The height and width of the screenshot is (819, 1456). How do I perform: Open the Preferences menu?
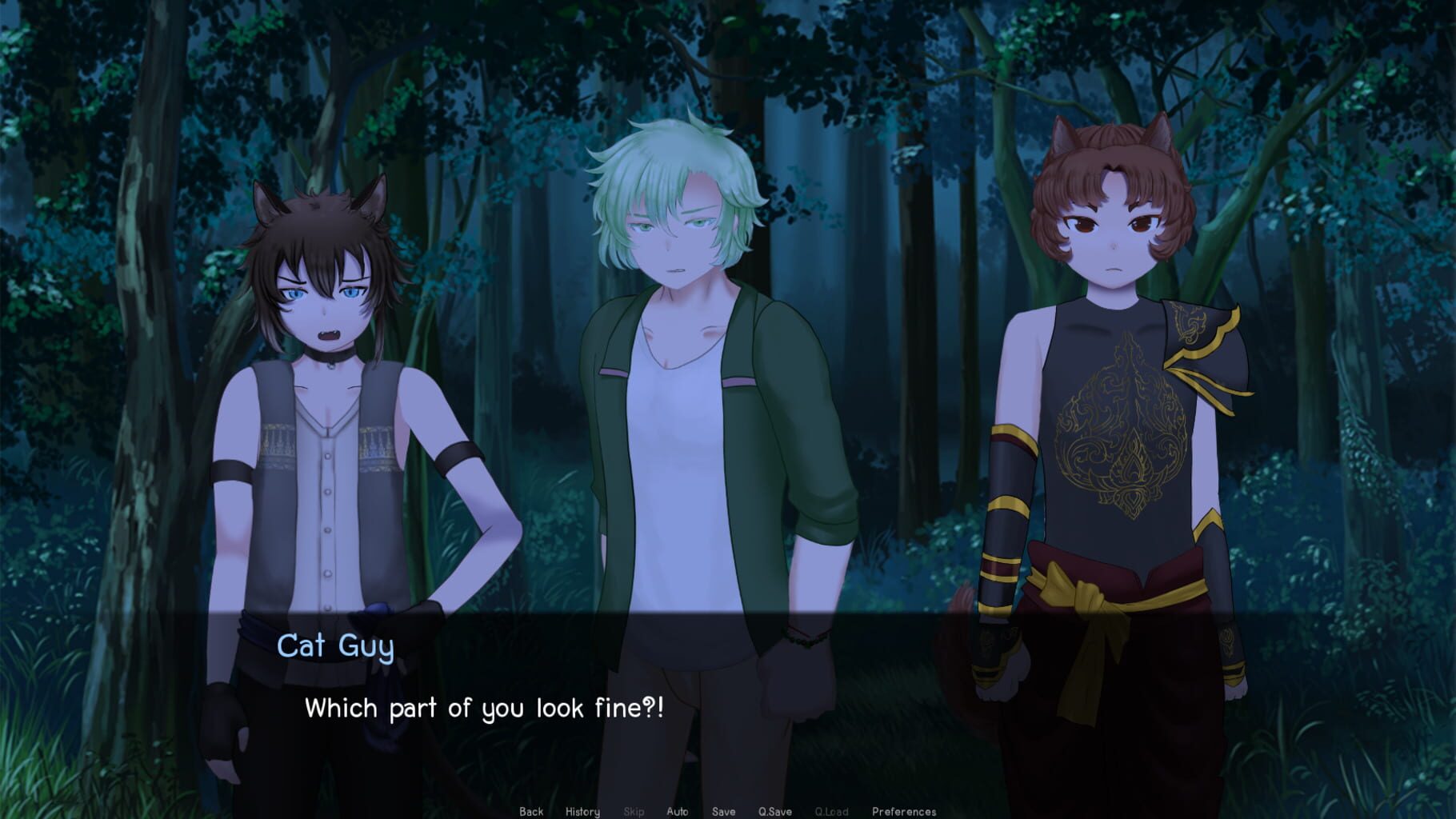[902, 810]
